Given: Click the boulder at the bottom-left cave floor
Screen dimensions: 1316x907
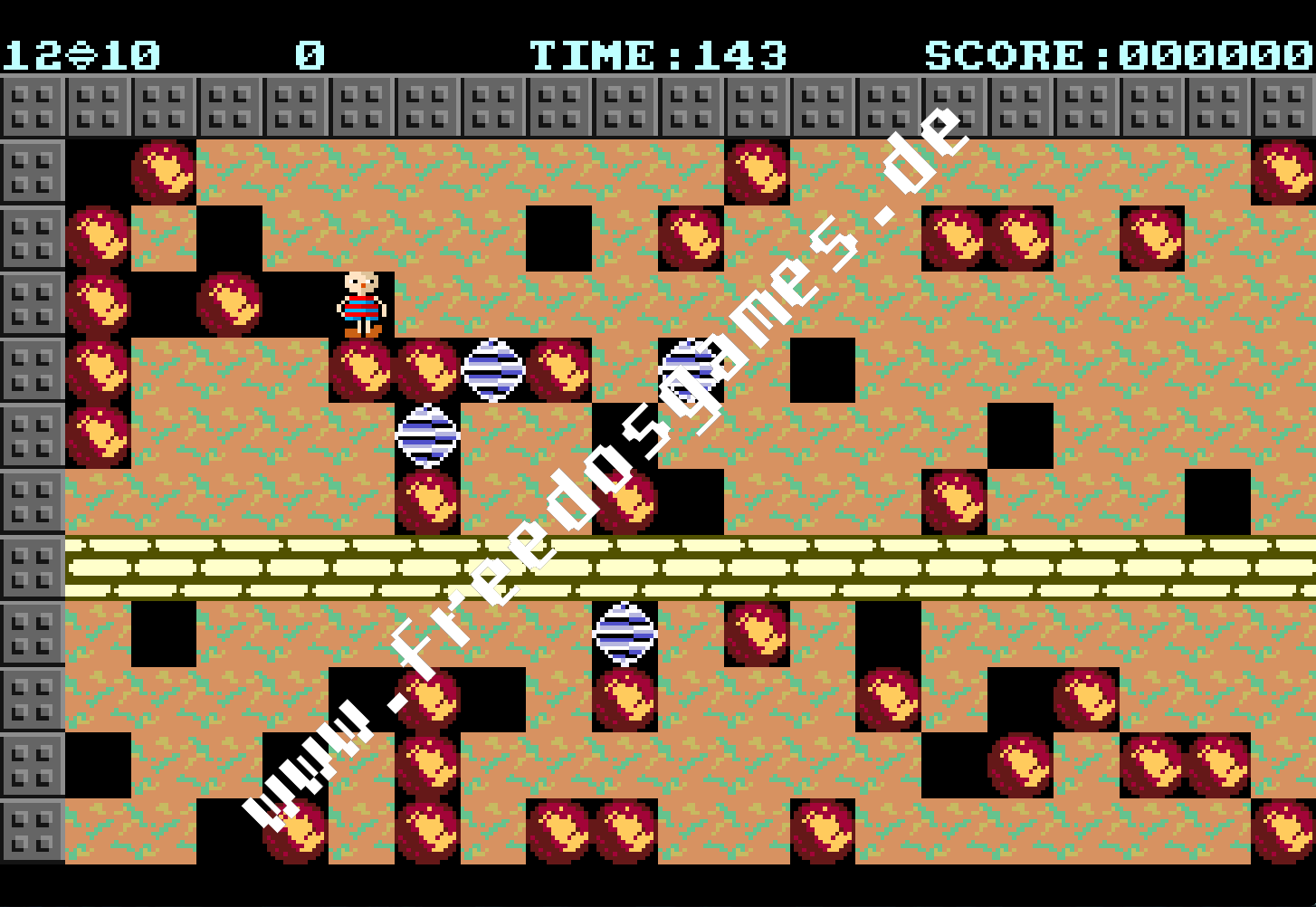Looking at the screenshot, I should [295, 833].
